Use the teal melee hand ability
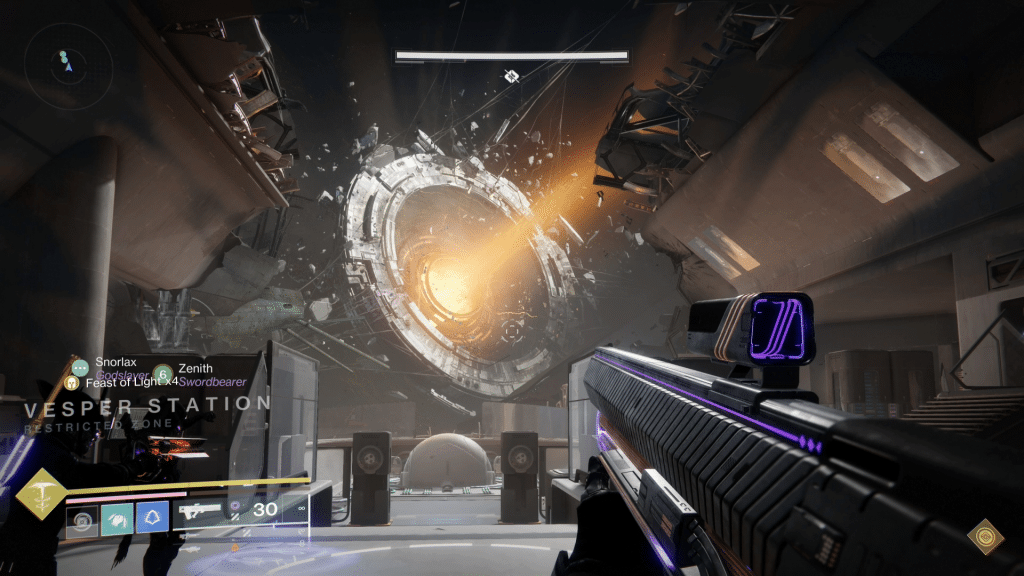This screenshot has width=1024, height=576. pos(117,519)
